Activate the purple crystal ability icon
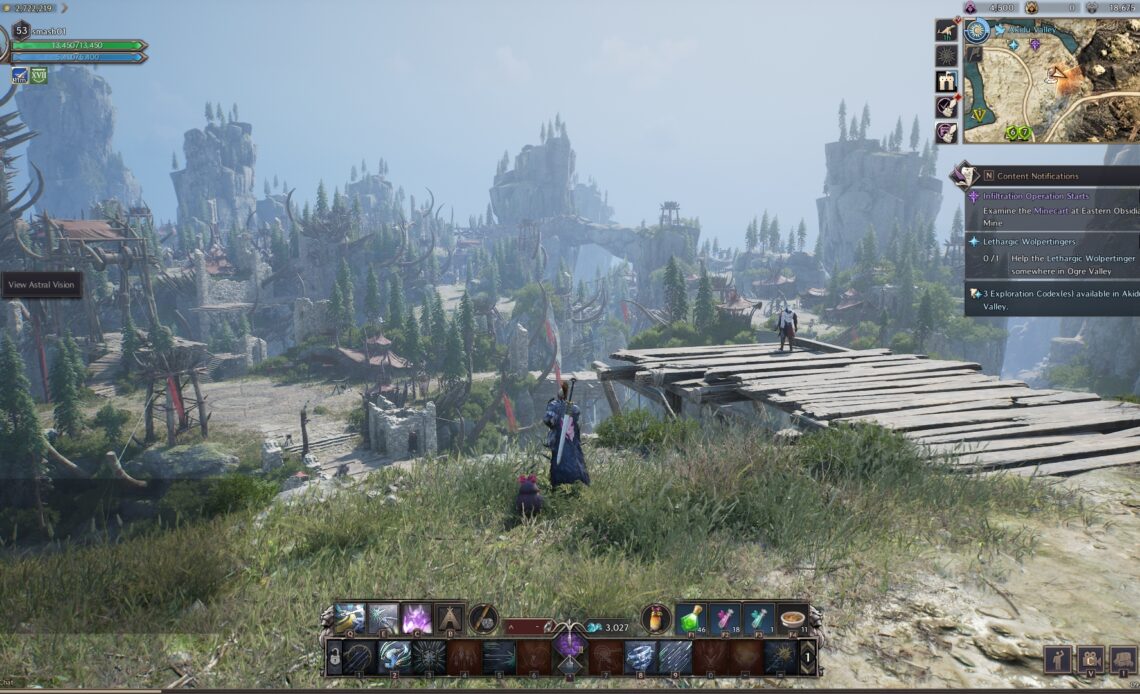Screen dimensions: 1140x694 click(416, 619)
